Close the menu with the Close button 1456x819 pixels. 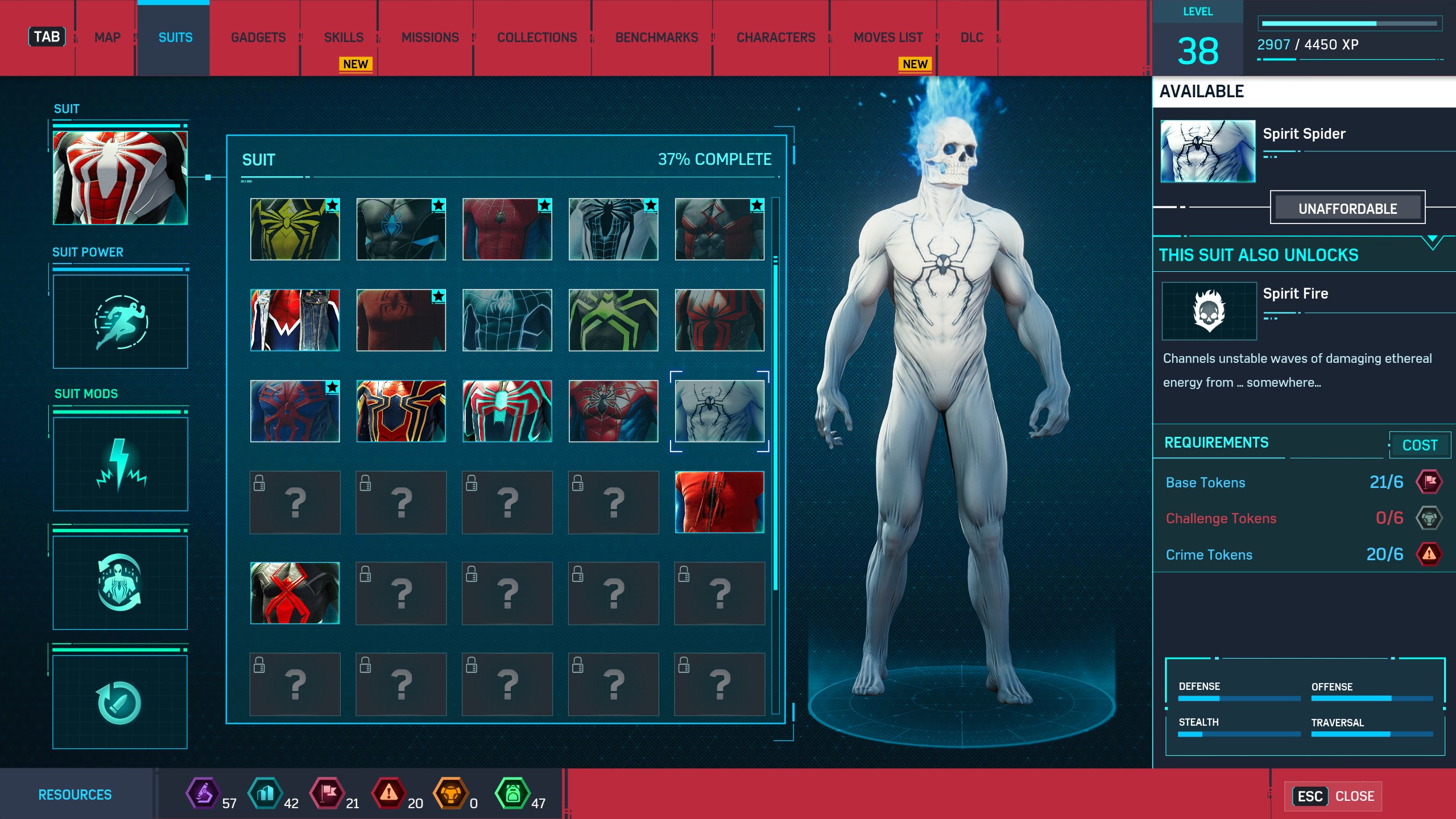tap(1334, 796)
